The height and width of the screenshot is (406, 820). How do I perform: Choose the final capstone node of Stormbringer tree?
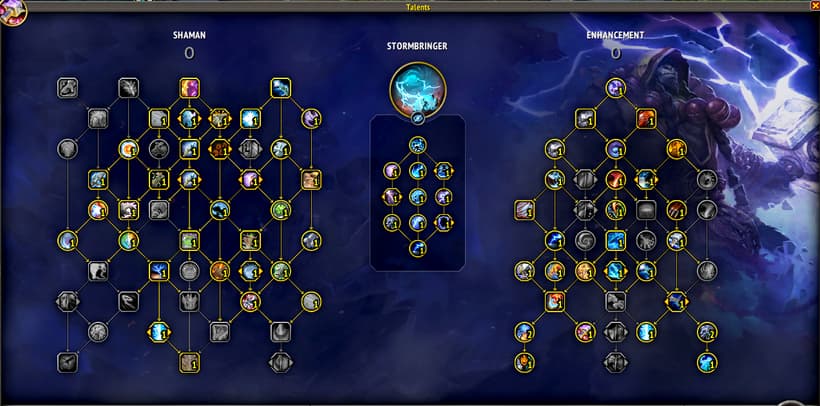coord(418,248)
